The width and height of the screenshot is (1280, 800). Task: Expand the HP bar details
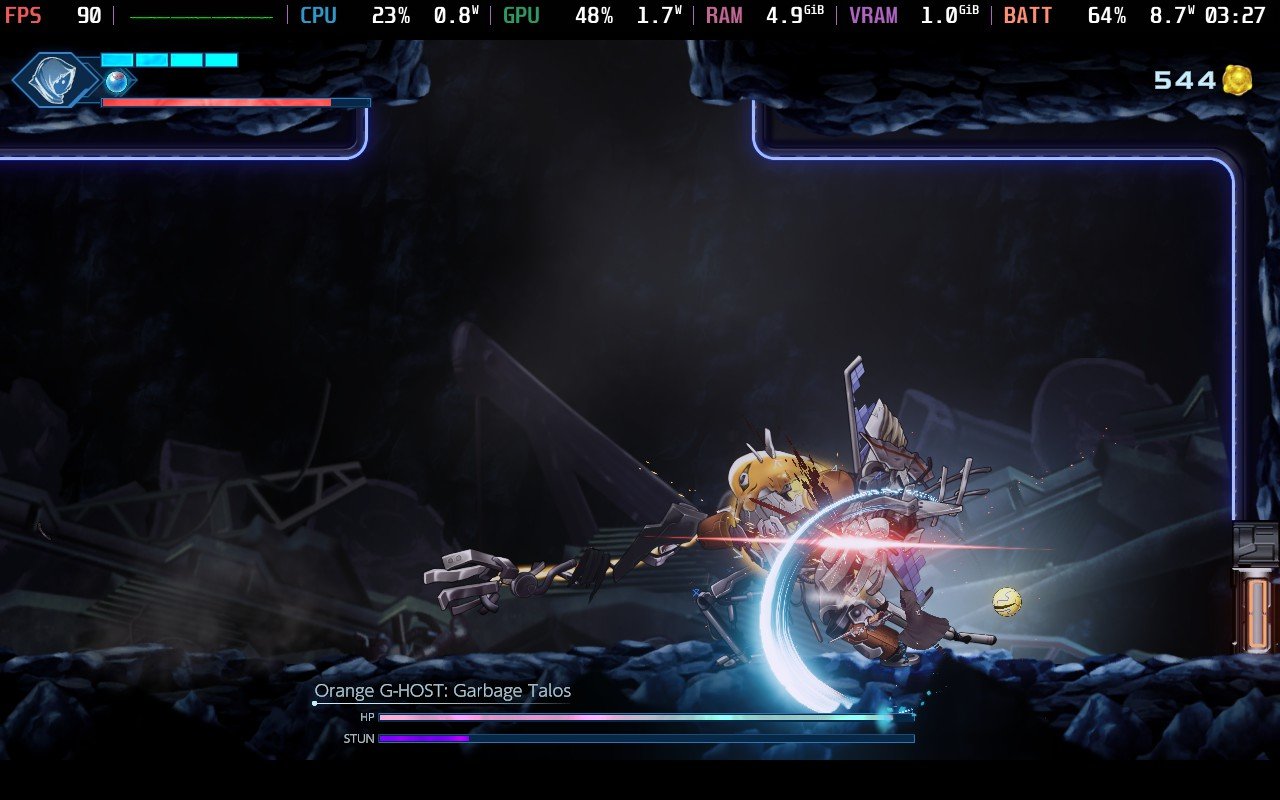click(650, 717)
